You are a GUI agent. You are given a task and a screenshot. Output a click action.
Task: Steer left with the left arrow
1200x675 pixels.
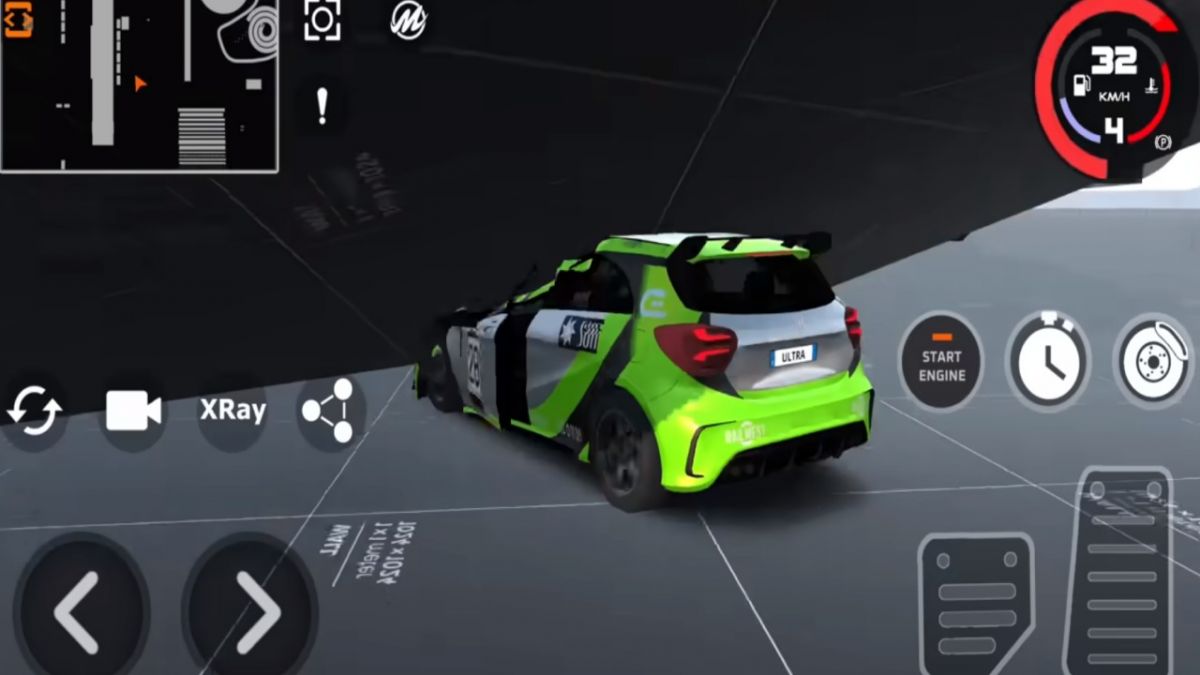pyautogui.click(x=78, y=611)
